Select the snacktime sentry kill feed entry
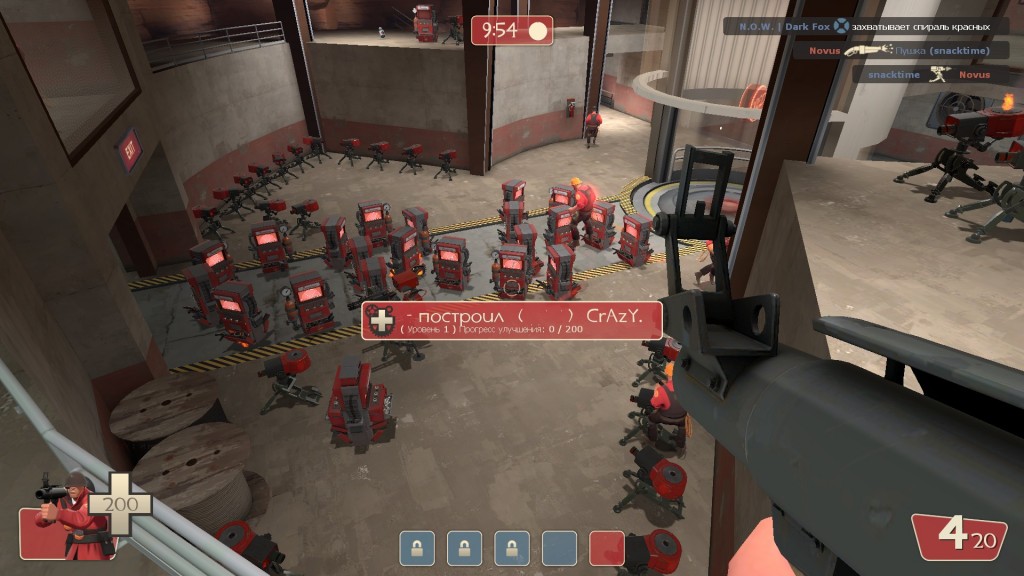Viewport: 1024px width, 576px height. click(930, 74)
